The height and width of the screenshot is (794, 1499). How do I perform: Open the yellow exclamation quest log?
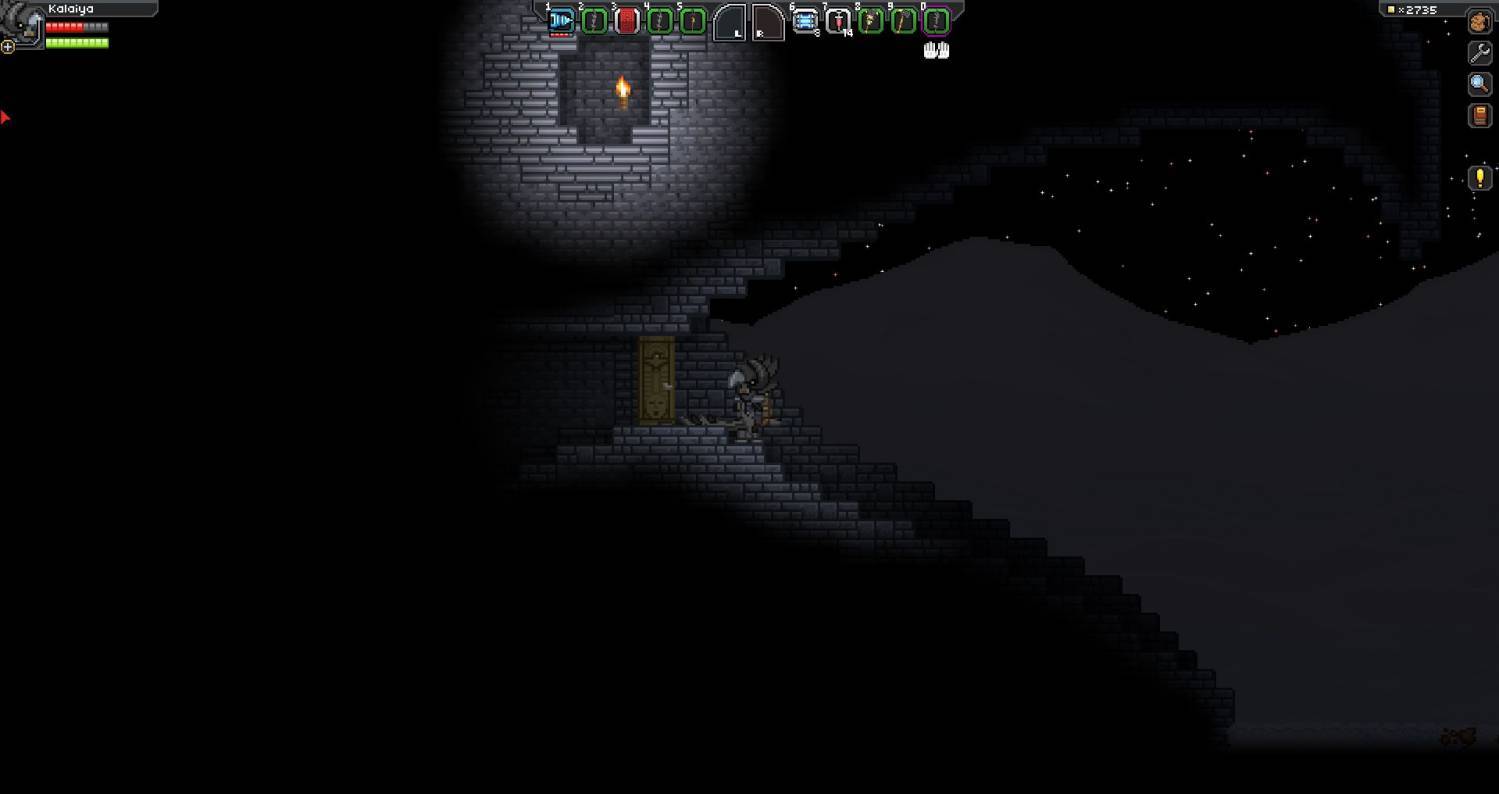pos(1479,179)
